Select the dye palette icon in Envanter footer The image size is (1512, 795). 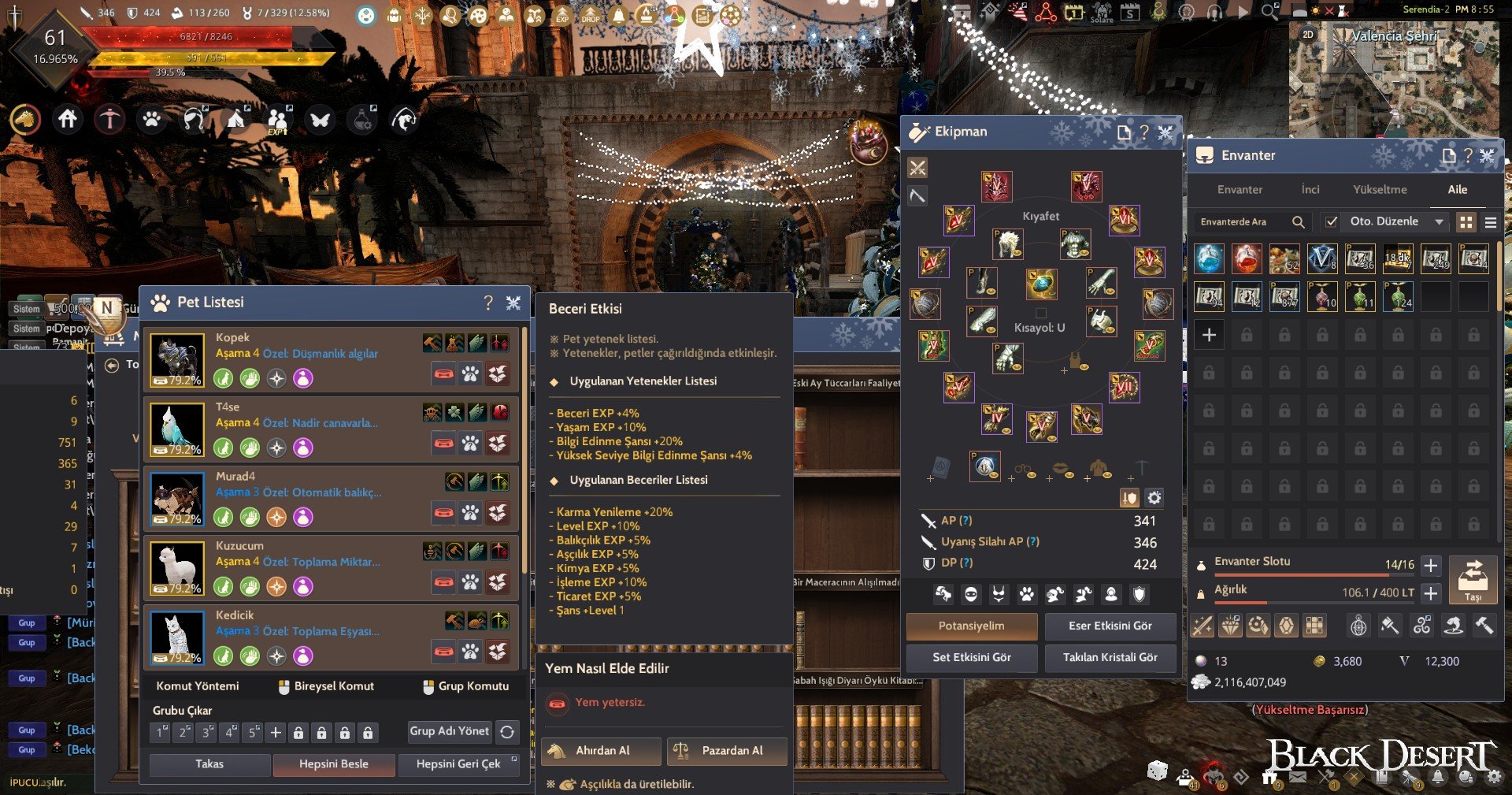point(1259,625)
